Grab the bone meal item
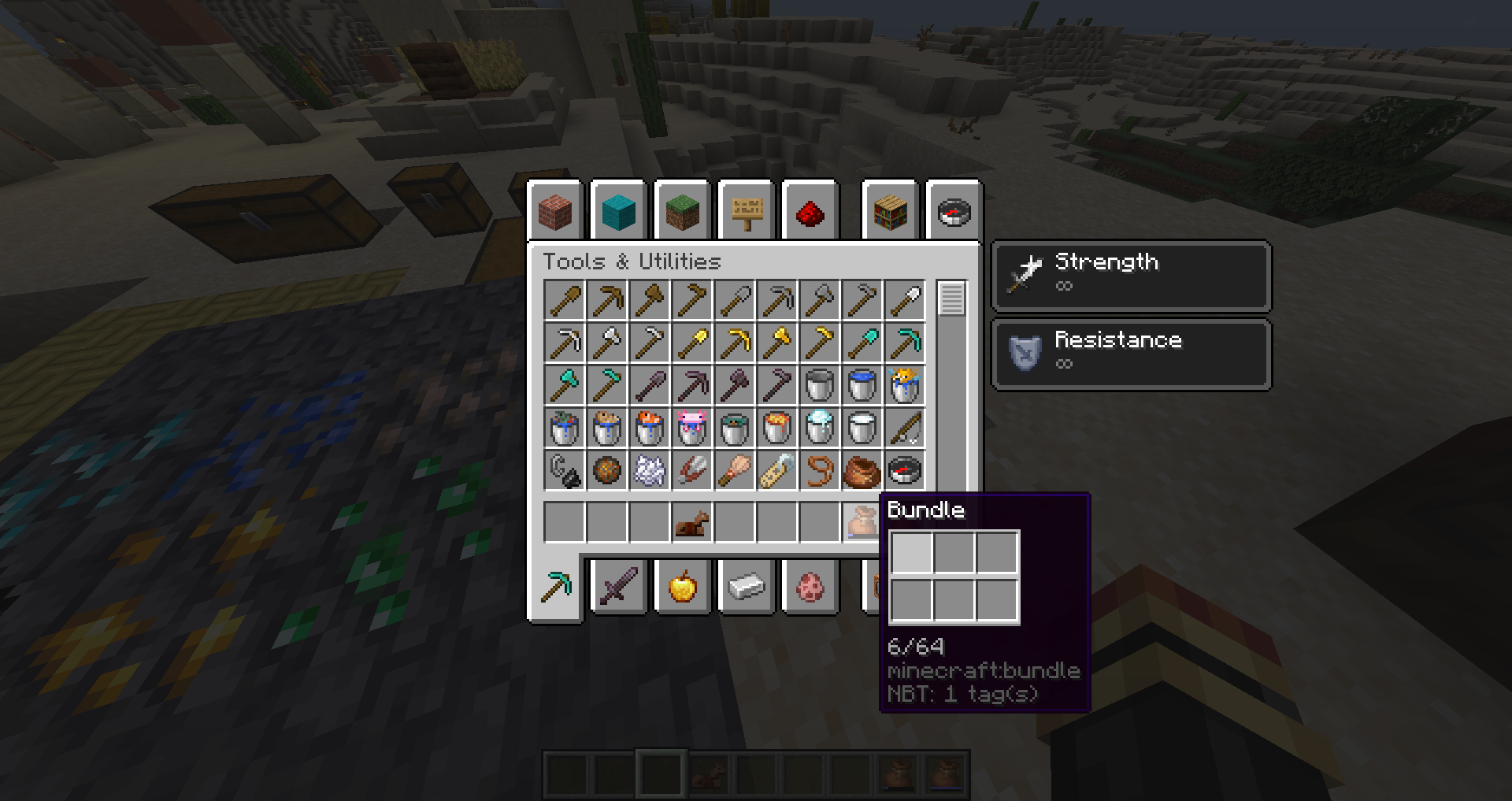This screenshot has height=801, width=1512. click(650, 471)
